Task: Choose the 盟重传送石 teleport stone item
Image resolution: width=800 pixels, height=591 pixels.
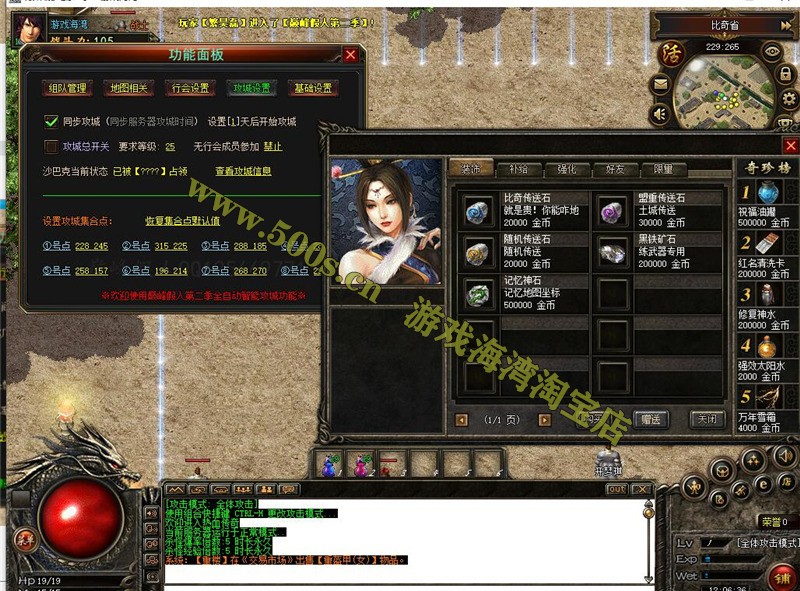Action: (x=611, y=211)
